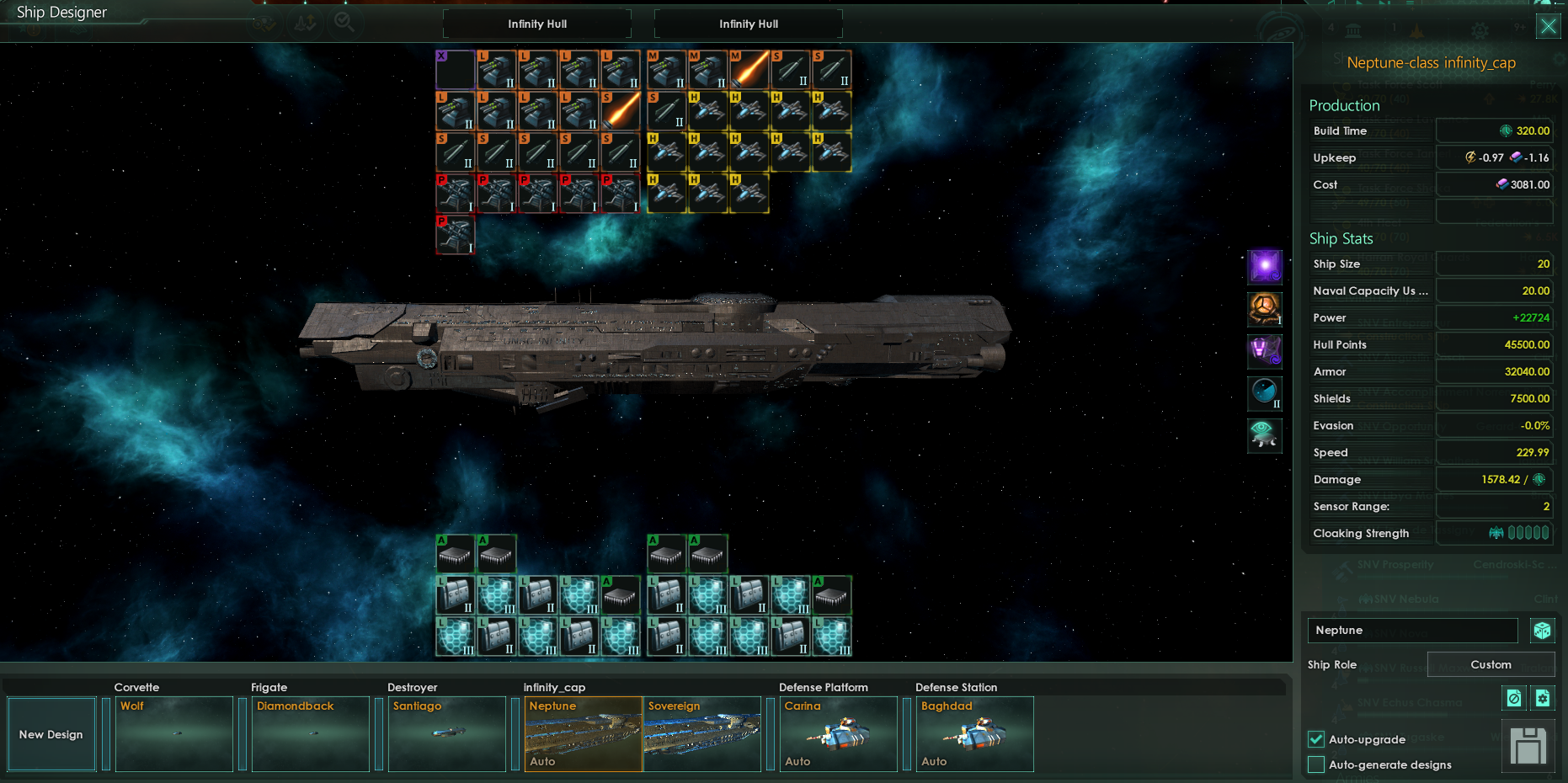Viewport: 1568px width, 783px height.
Task: Close the Ship Designer window
Action: (1548, 26)
